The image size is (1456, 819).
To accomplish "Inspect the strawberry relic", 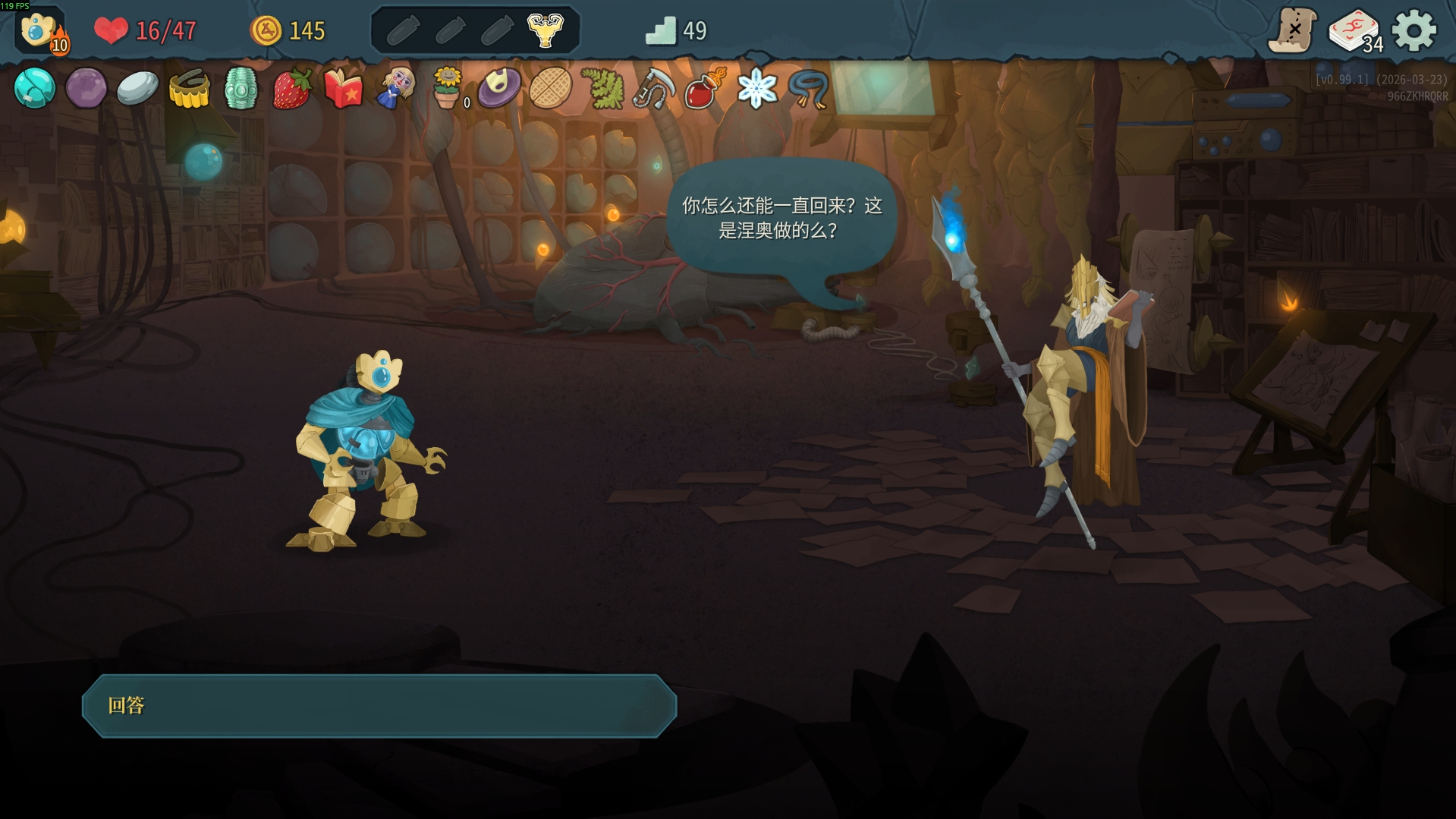I will (x=292, y=88).
